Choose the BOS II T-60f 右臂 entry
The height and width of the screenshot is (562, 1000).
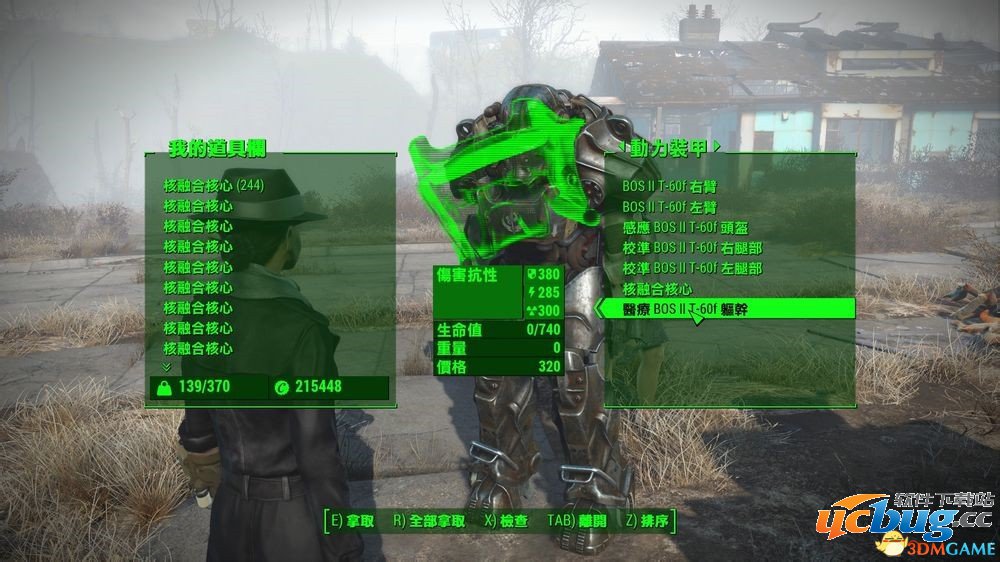click(x=669, y=186)
